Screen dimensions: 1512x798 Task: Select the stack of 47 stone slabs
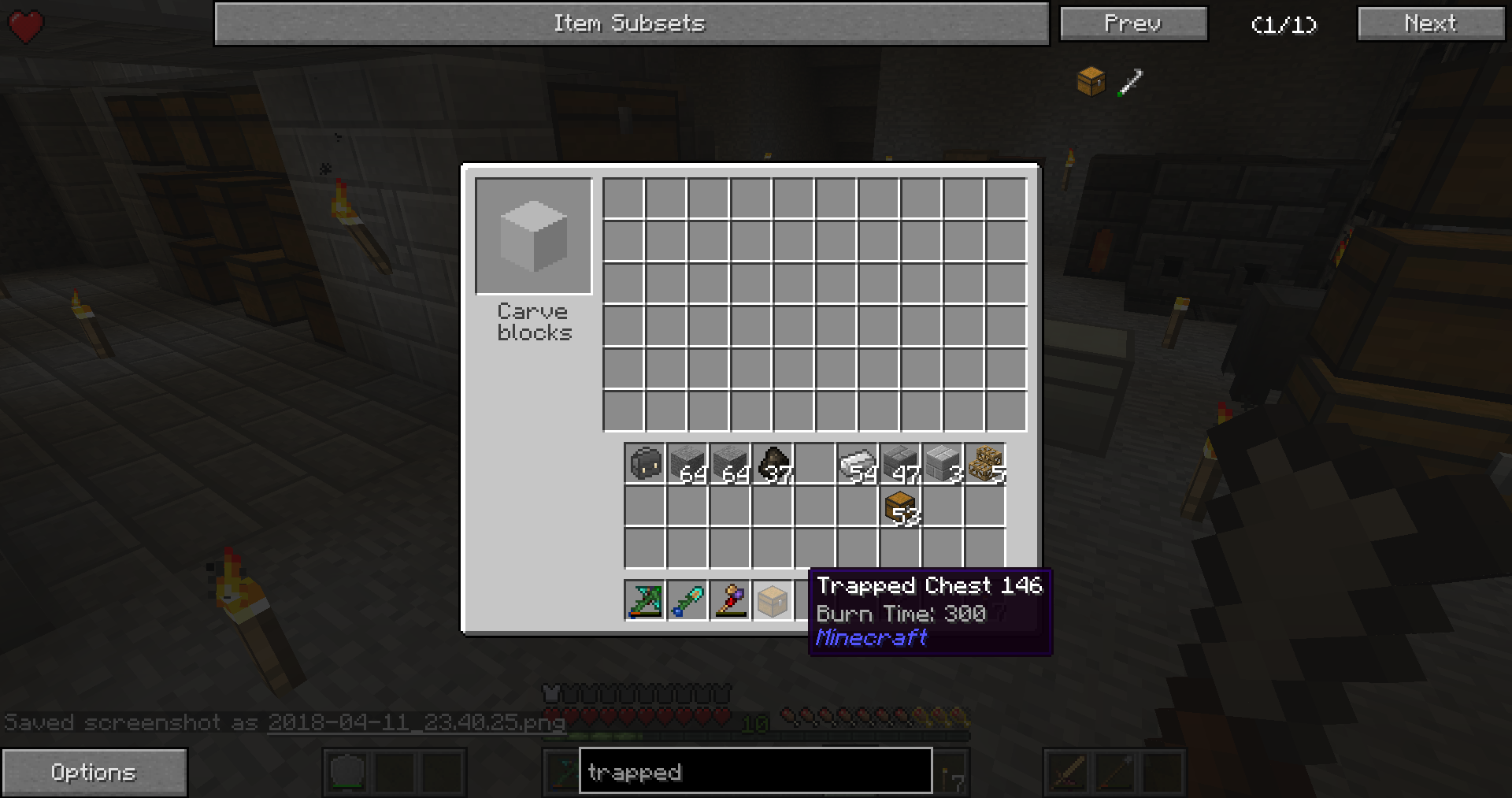click(x=902, y=463)
